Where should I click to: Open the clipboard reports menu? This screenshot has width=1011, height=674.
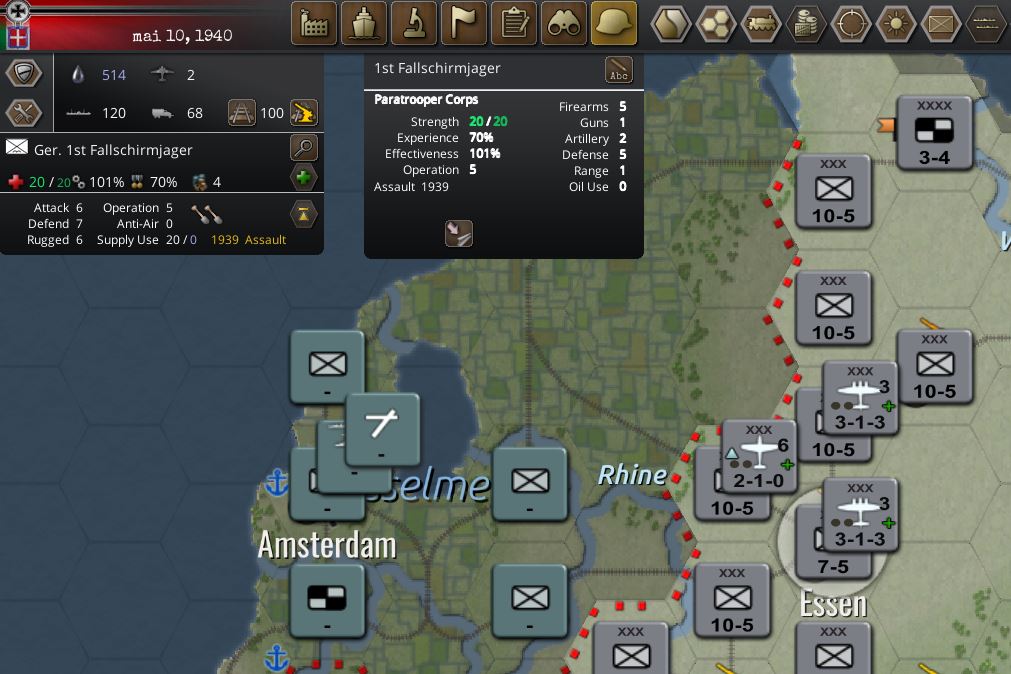(x=514, y=24)
